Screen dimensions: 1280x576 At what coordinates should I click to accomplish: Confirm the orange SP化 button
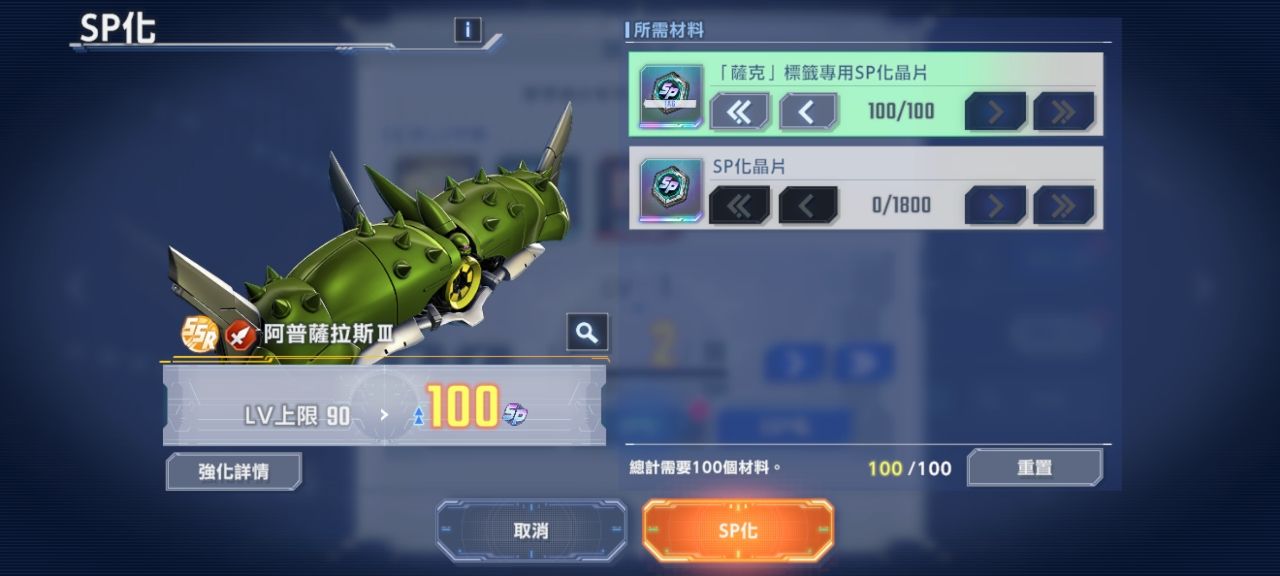tap(738, 530)
